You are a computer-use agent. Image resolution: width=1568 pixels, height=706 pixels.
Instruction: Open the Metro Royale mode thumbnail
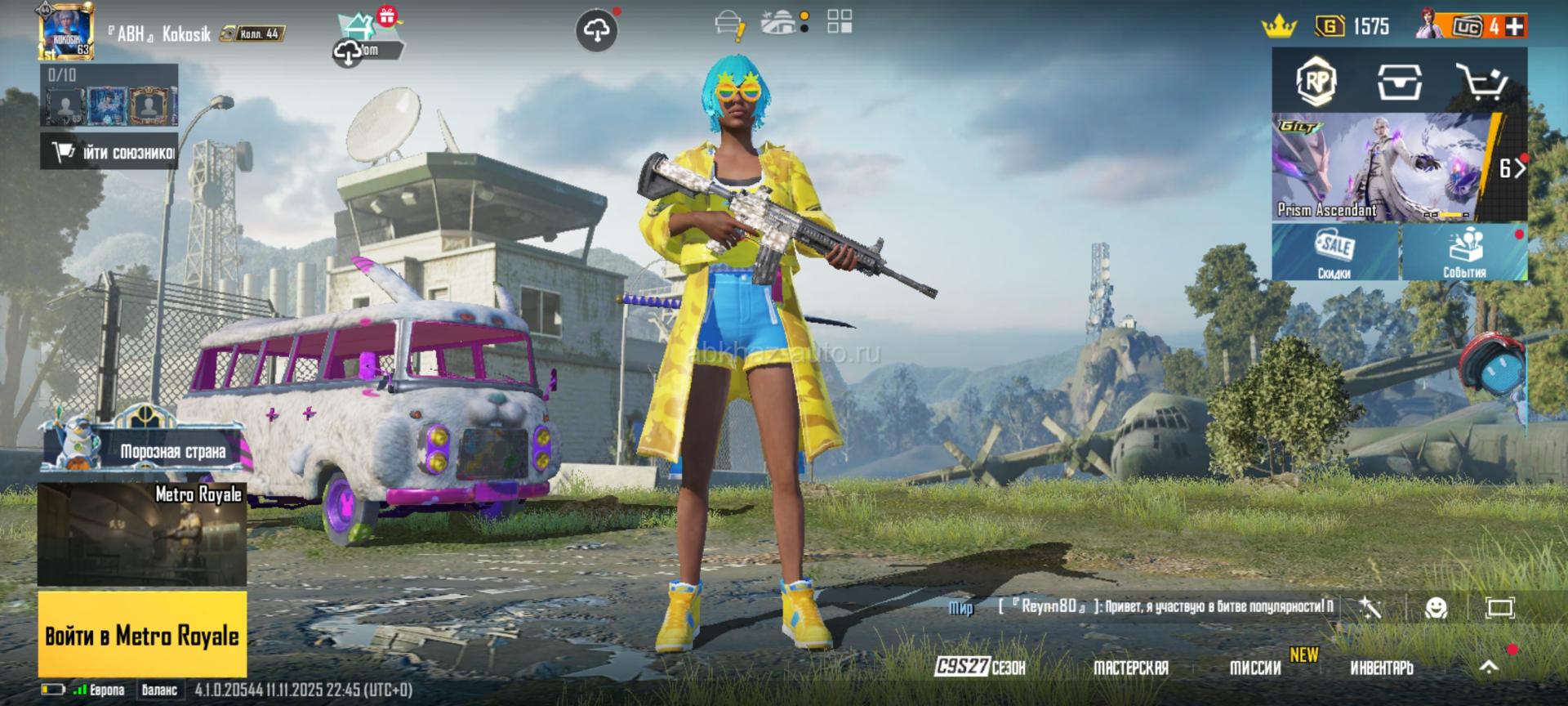pos(142,534)
